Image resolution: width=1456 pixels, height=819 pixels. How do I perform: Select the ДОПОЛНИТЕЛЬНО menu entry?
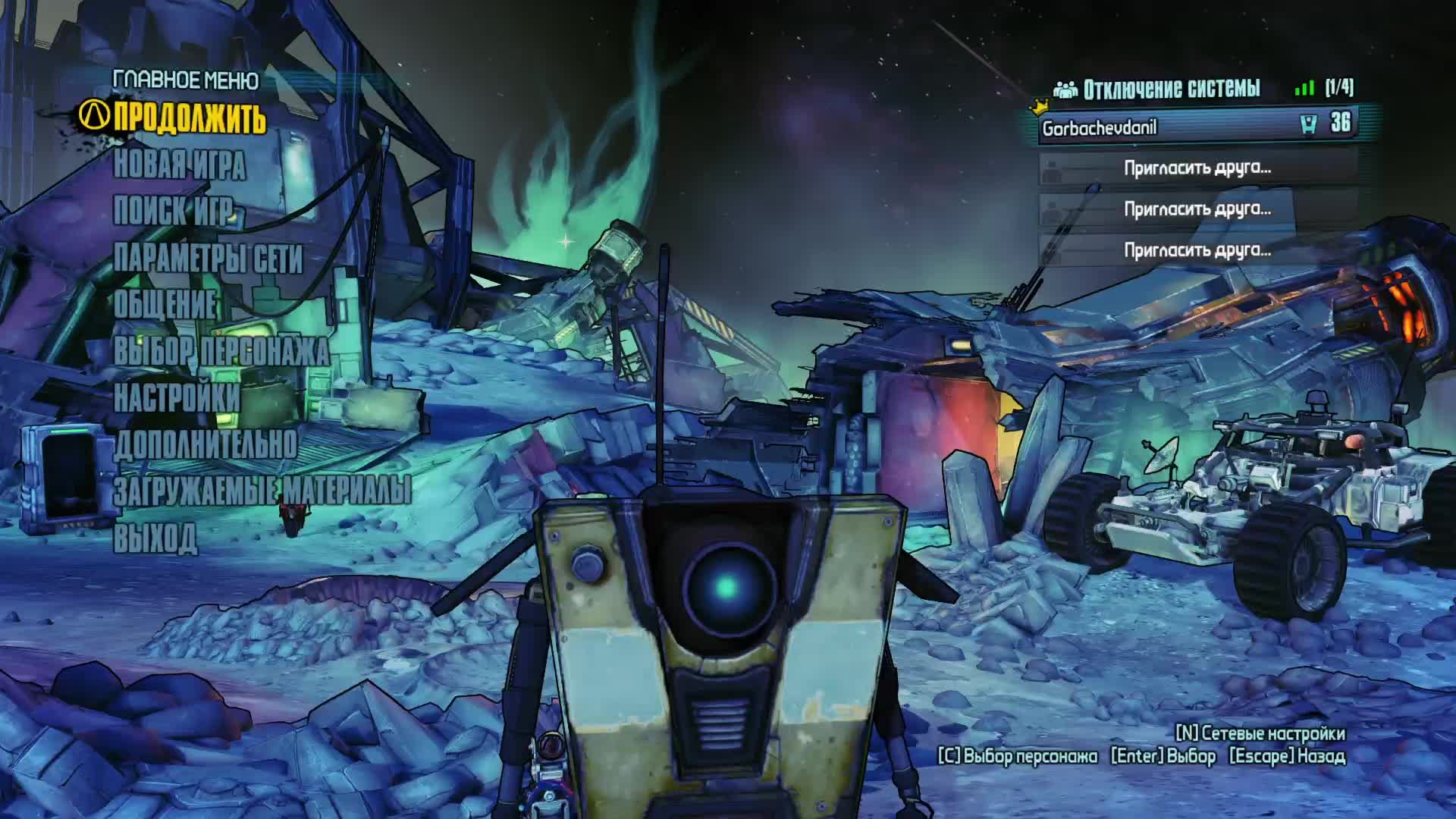pyautogui.click(x=206, y=444)
